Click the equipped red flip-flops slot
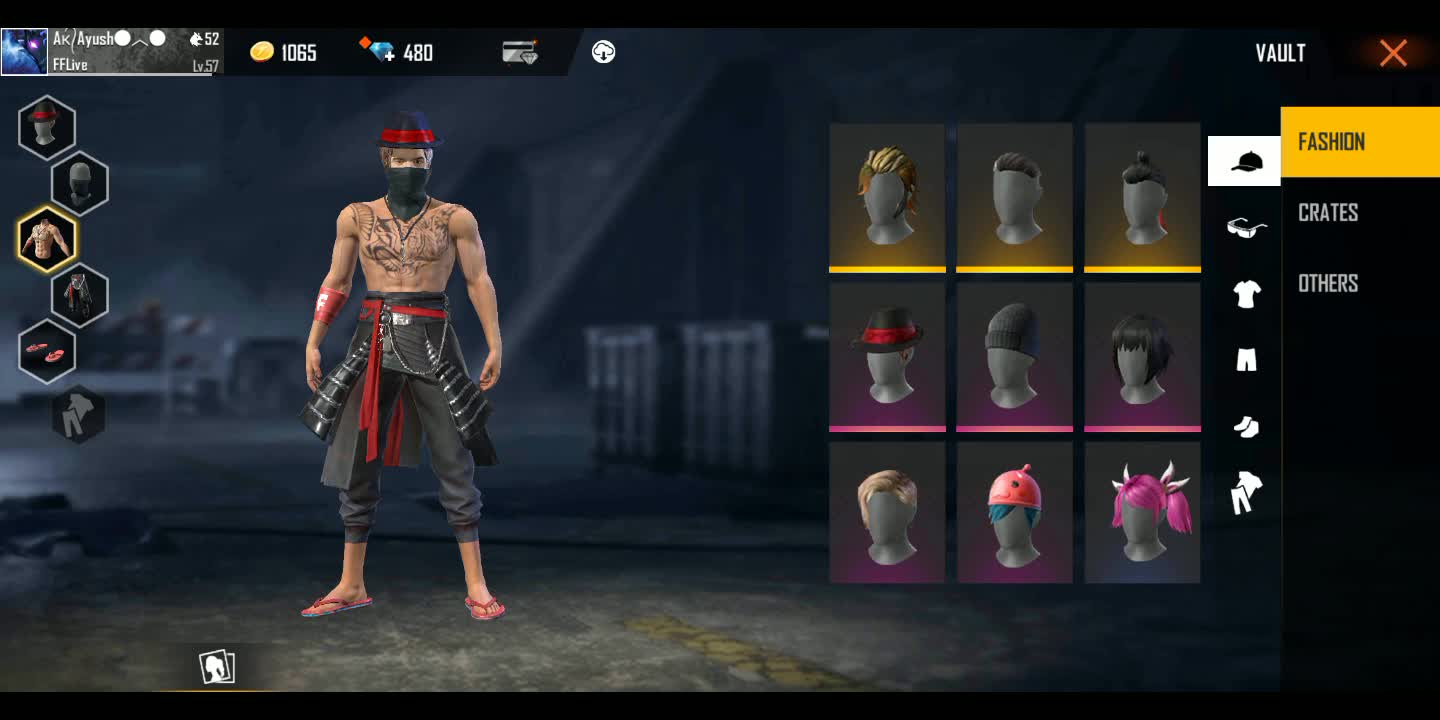 47,351
